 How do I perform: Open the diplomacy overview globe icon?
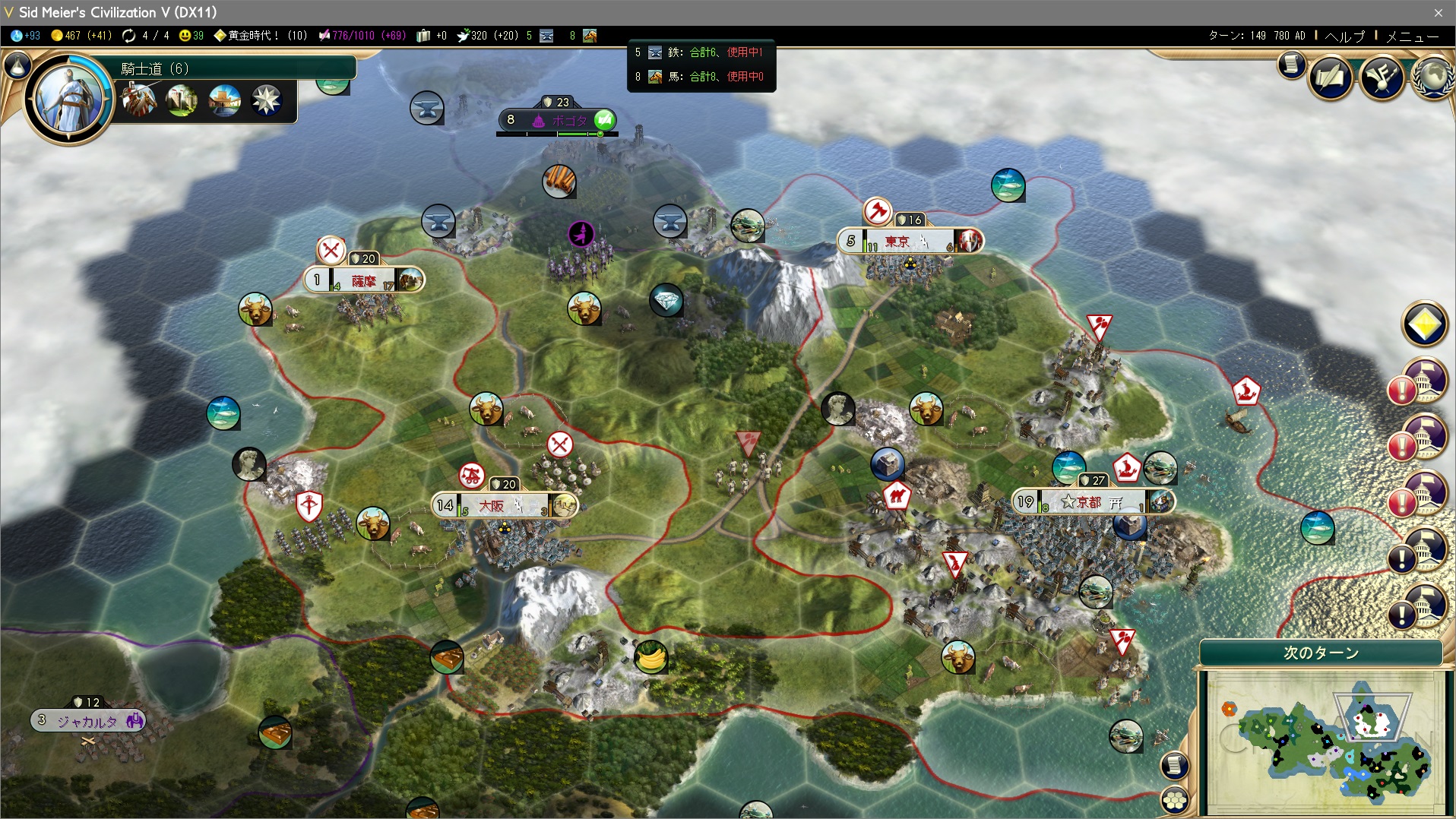click(x=1433, y=77)
